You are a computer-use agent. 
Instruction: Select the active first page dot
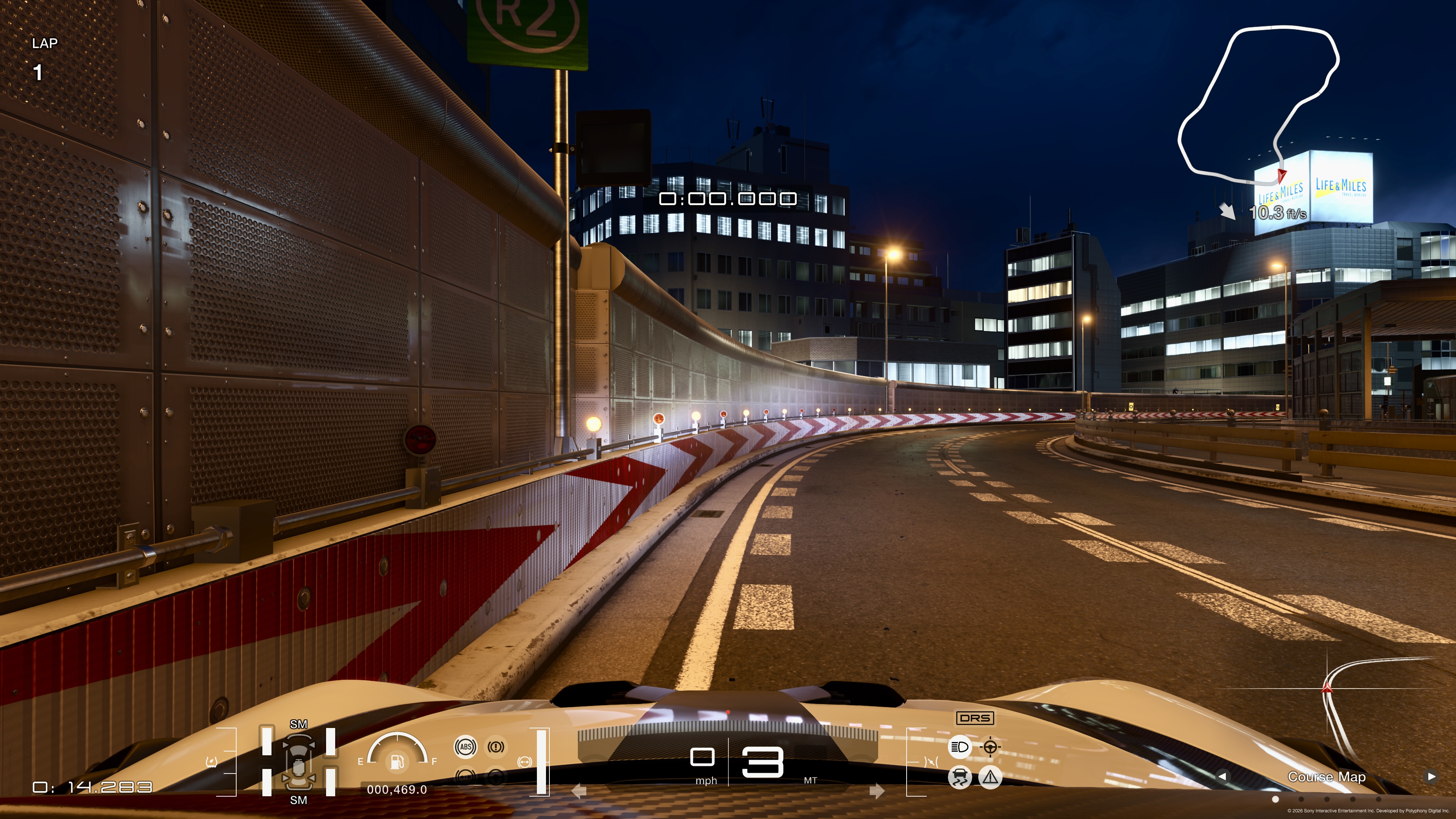click(1275, 799)
